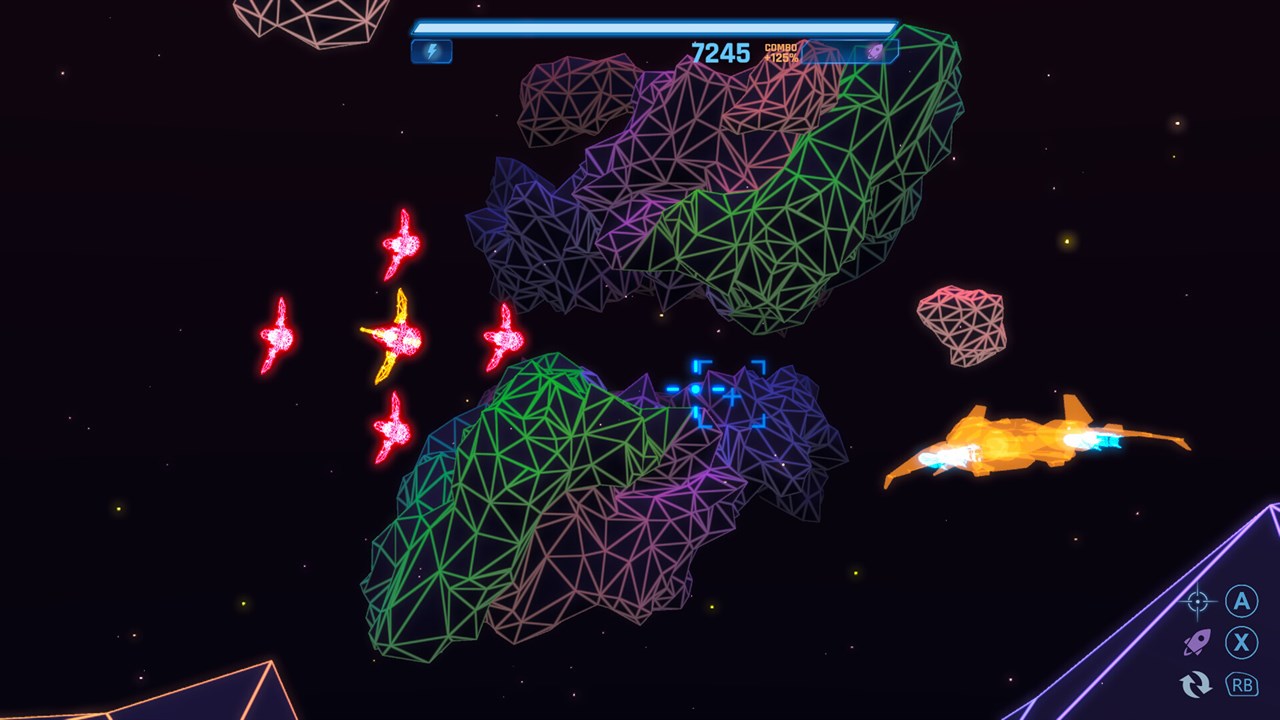Screen dimensions: 1280x720
Task: Launch with the purple rocket icon beside X
Action: tap(1197, 642)
